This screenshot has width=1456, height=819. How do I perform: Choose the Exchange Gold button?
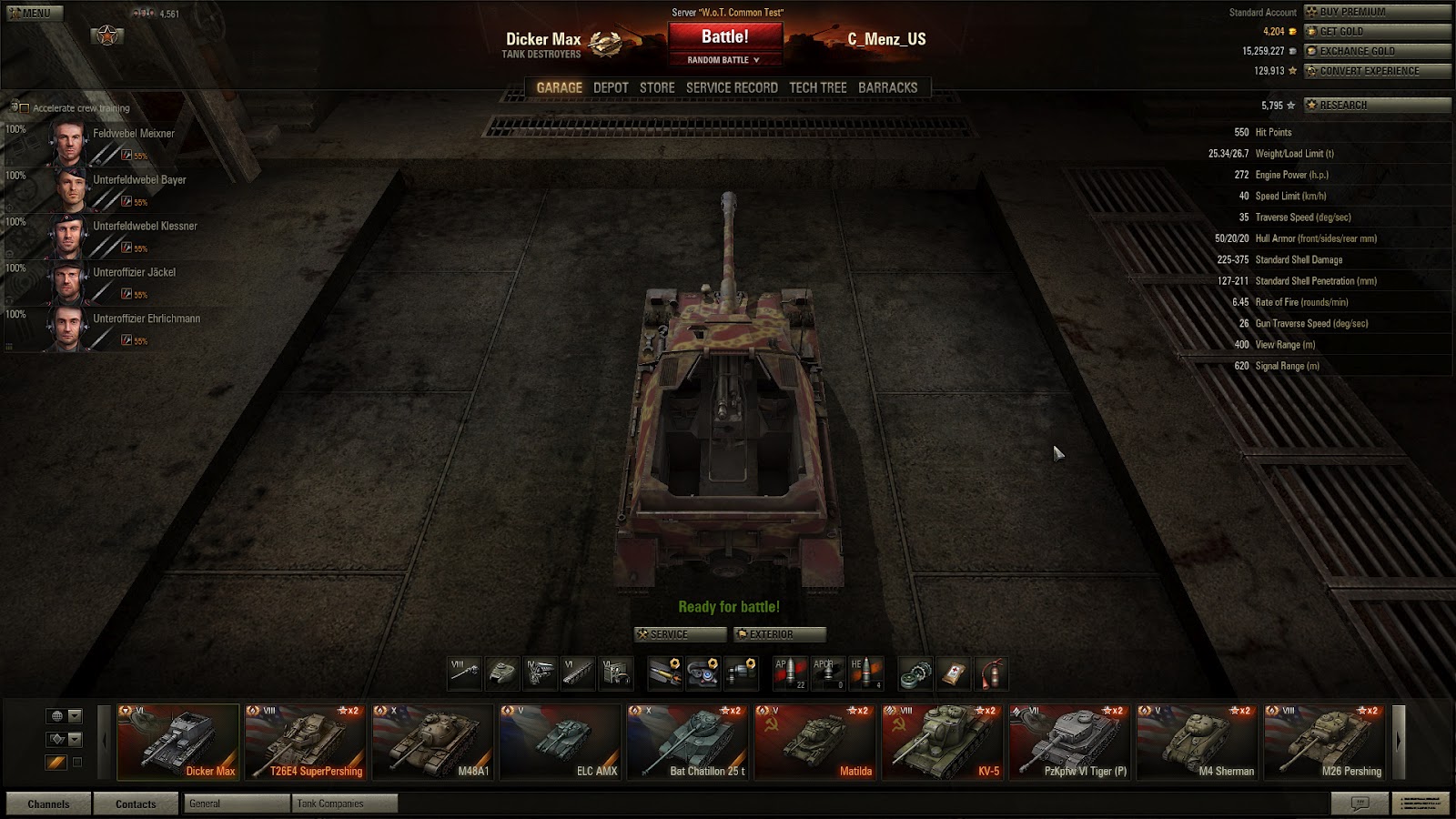(x=1377, y=51)
